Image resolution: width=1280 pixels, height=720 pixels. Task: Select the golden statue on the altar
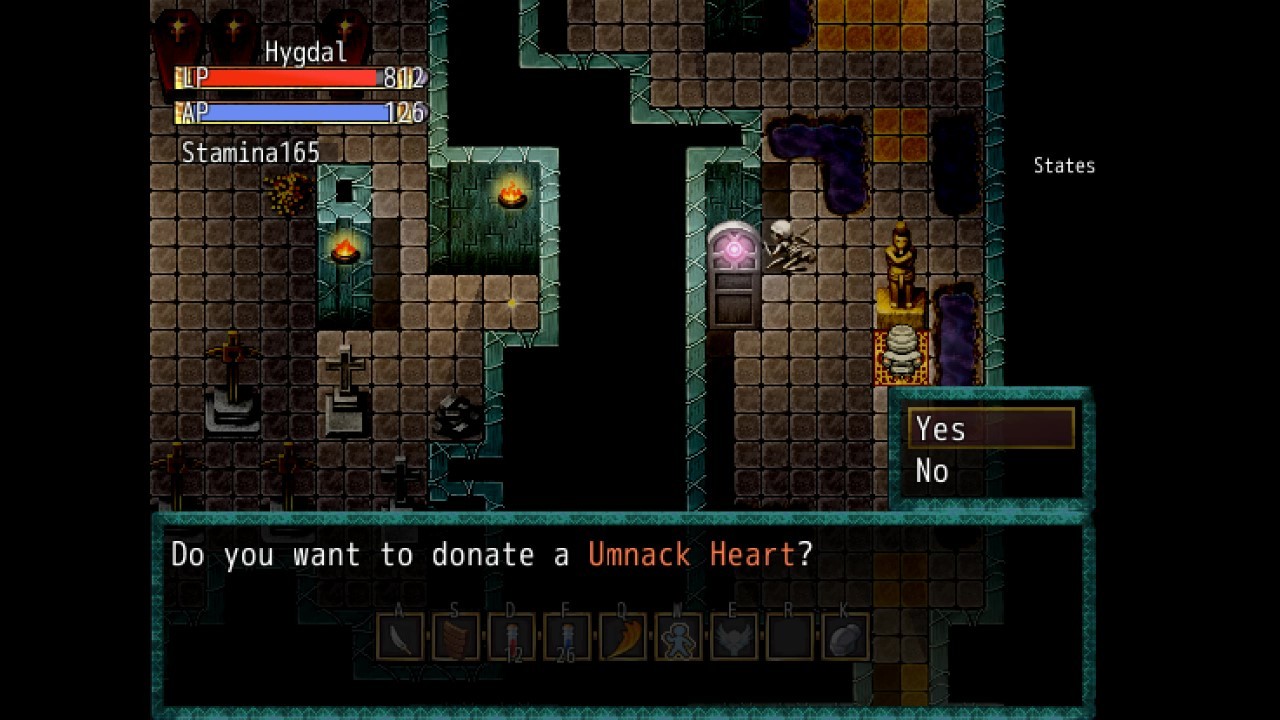tap(899, 265)
